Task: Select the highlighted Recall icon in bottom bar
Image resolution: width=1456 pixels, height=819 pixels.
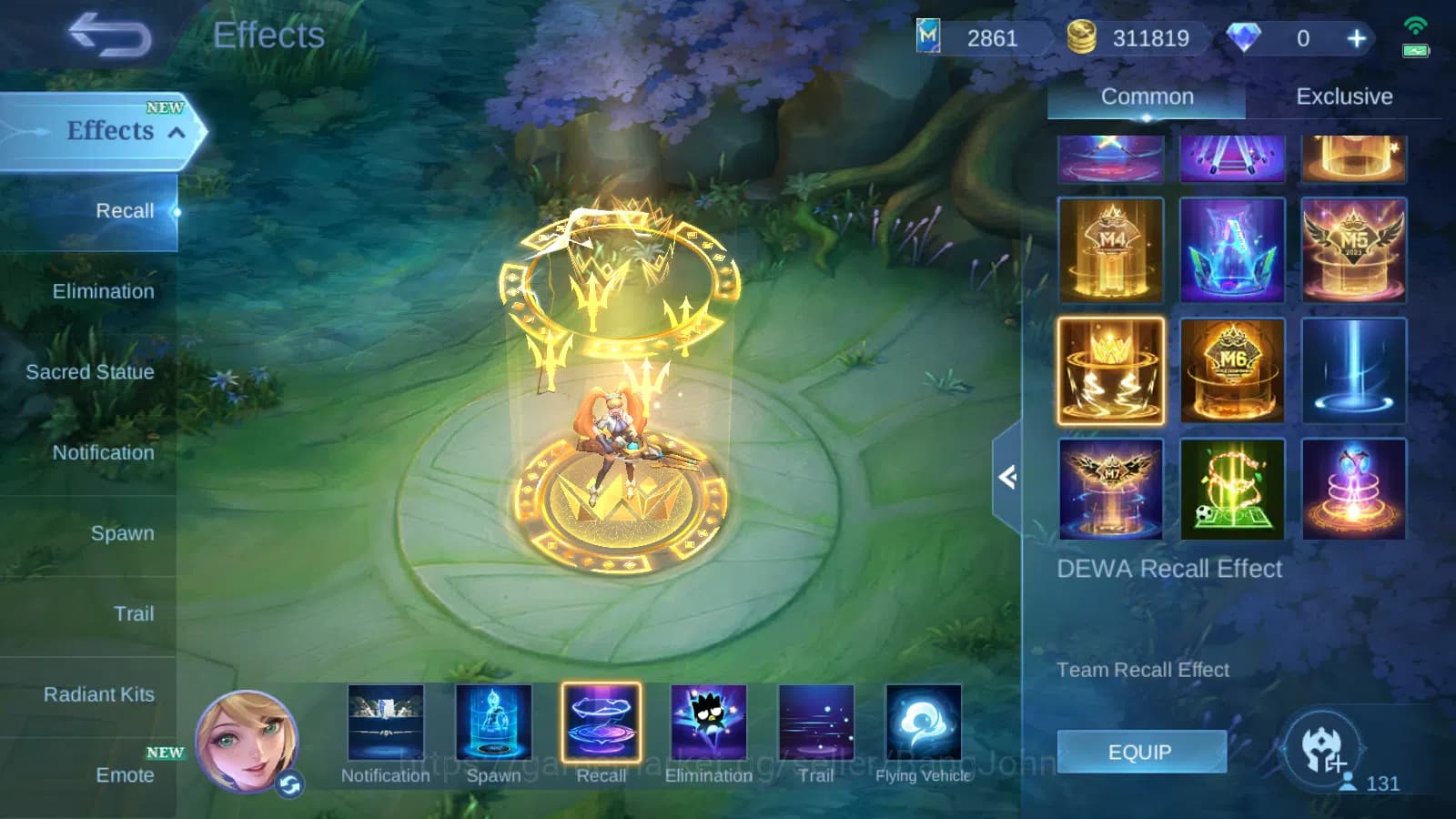Action: click(602, 723)
